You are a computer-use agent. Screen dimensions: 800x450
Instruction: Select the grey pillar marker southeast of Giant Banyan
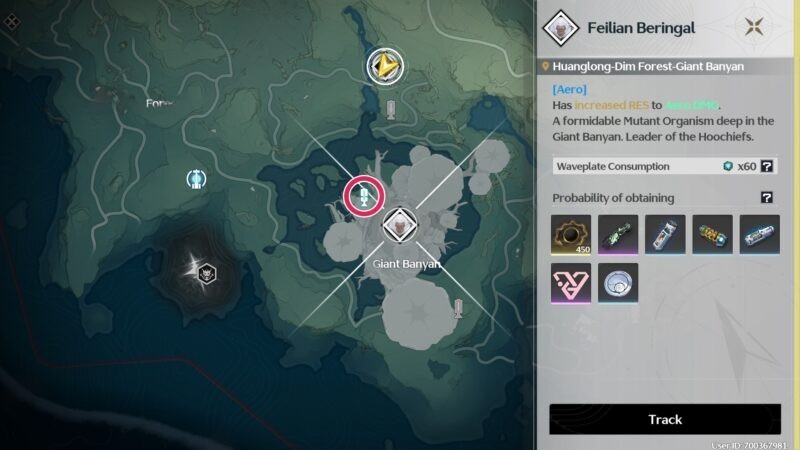[x=459, y=307]
